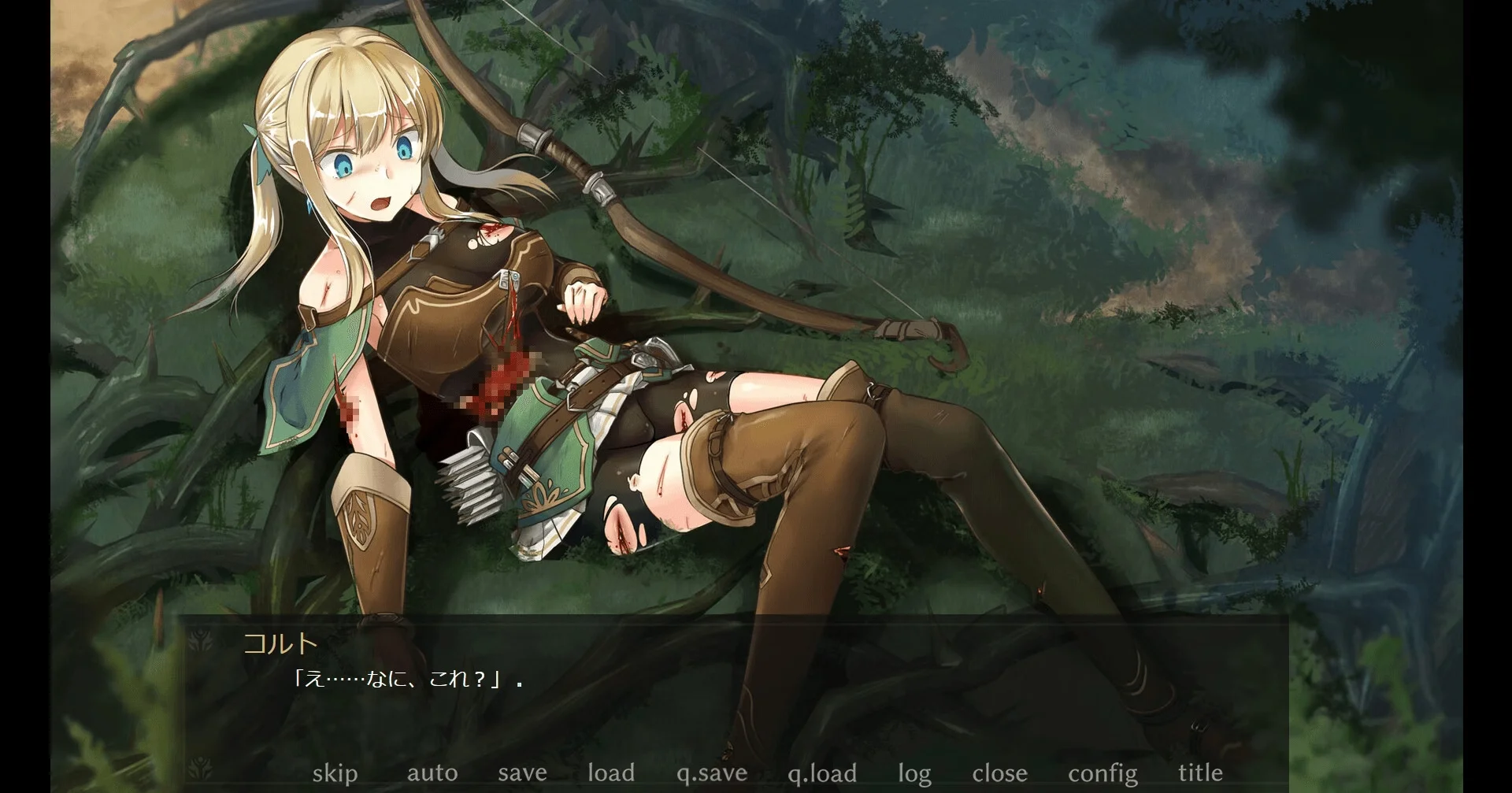This screenshot has height=793, width=1512.
Task: Open the config settings
Action: pos(1102,774)
